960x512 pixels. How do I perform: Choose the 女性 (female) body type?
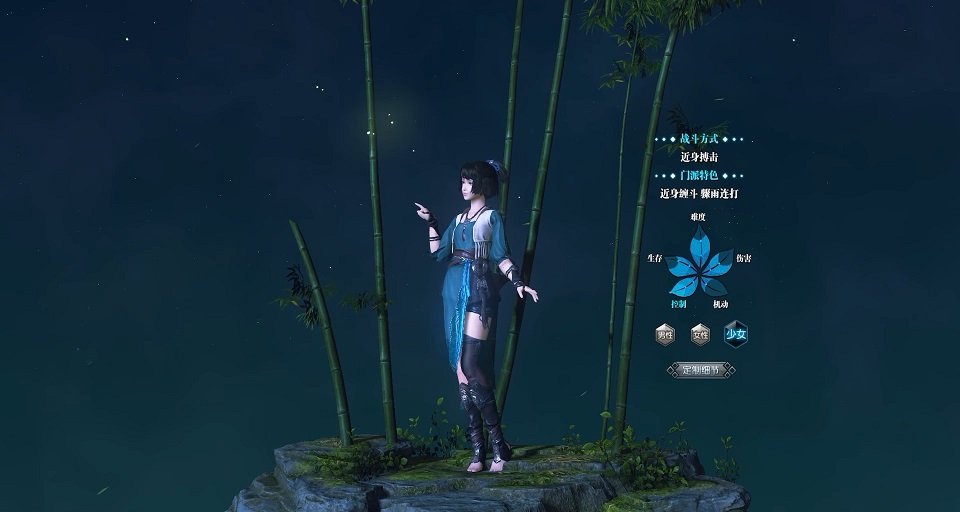point(700,334)
